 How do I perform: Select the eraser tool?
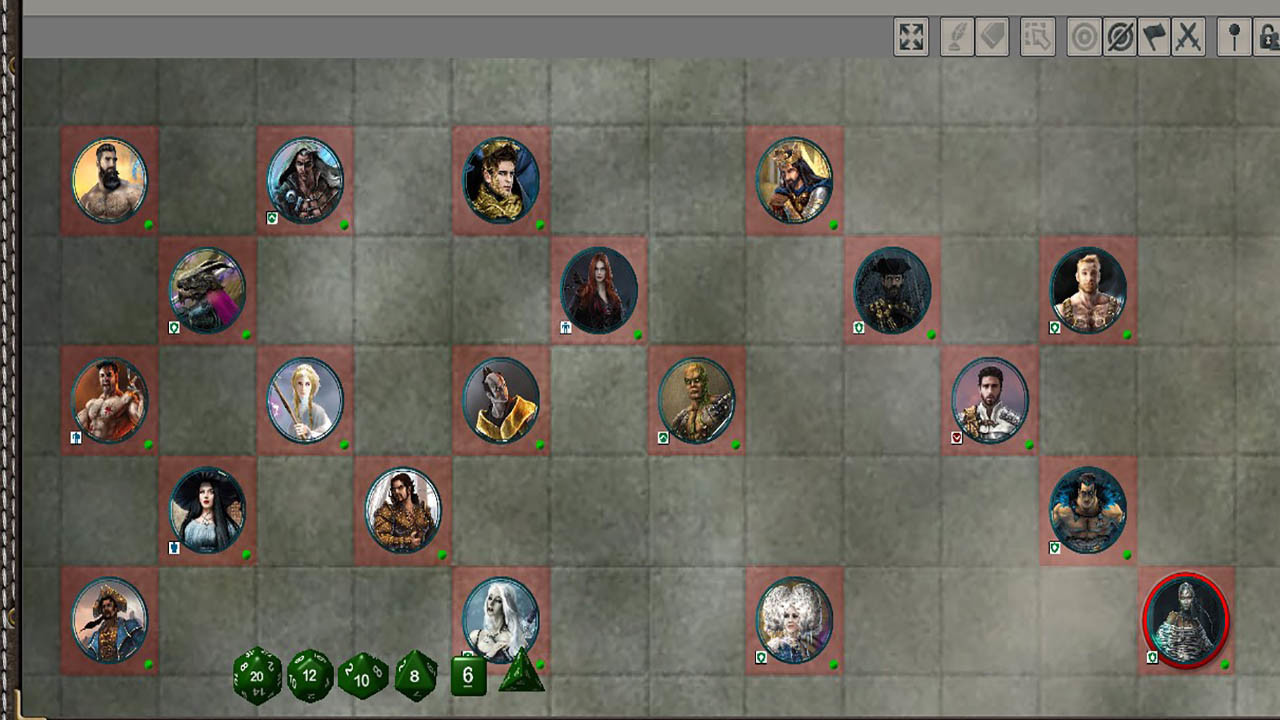pyautogui.click(x=992, y=37)
